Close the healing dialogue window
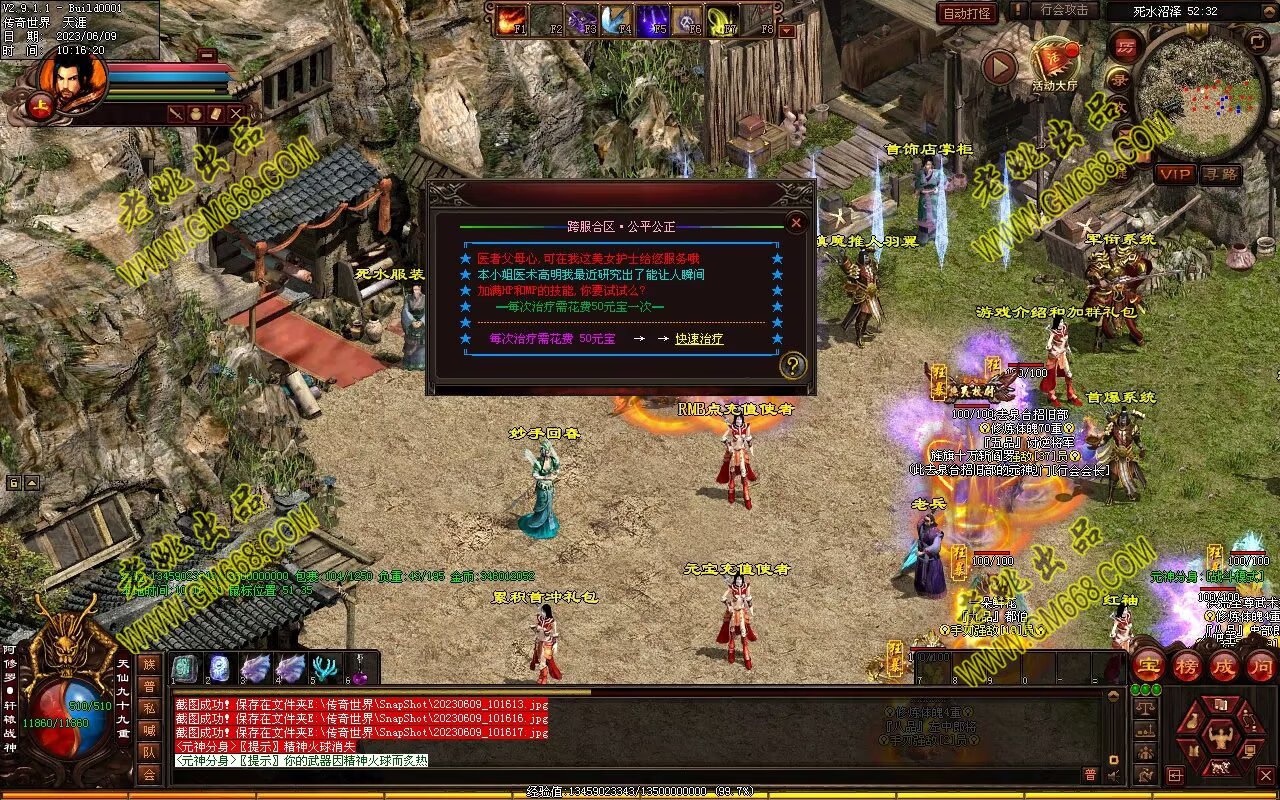The width and height of the screenshot is (1280, 800). 796,222
